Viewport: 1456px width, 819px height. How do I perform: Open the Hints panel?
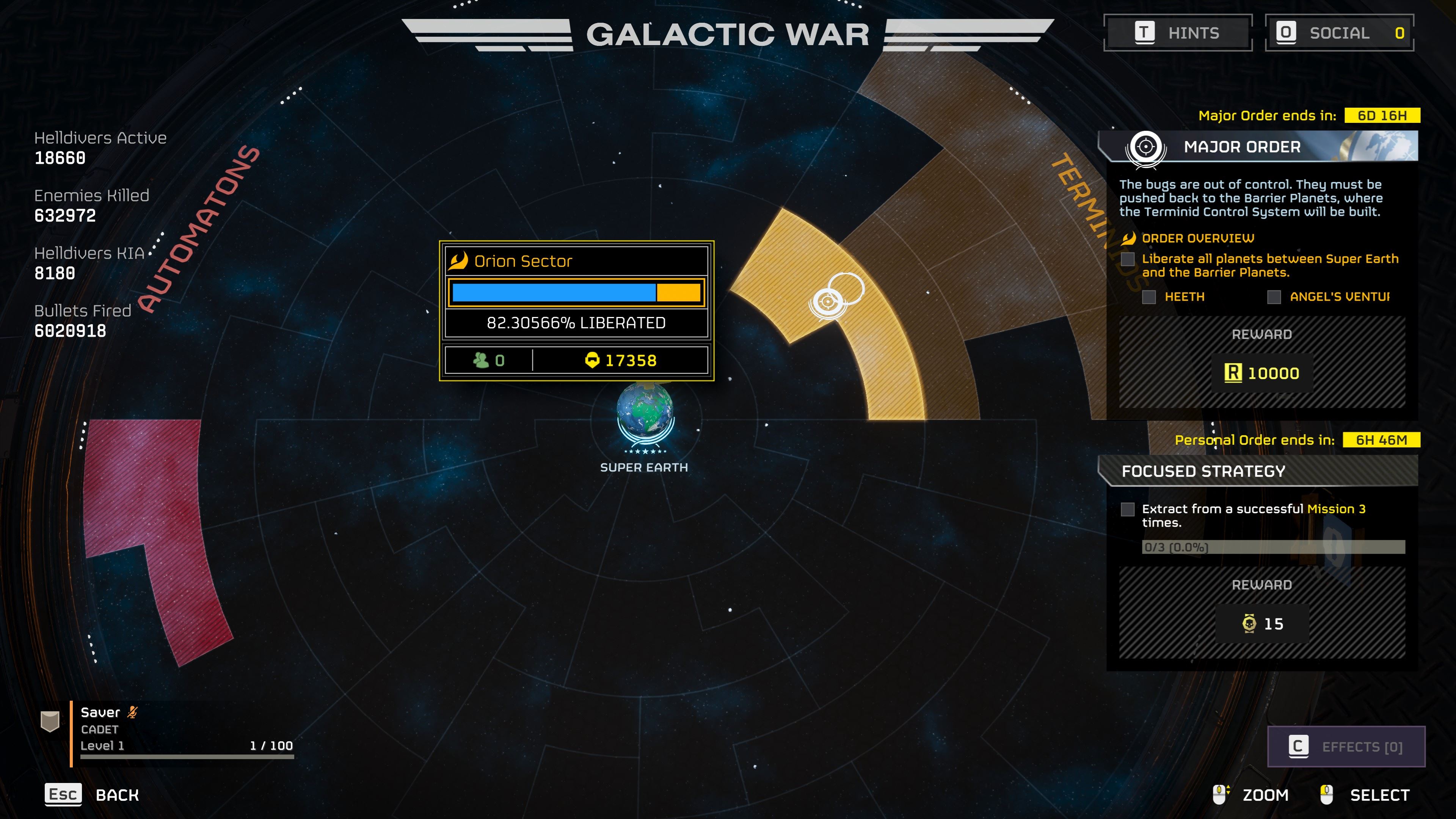pos(1178,33)
